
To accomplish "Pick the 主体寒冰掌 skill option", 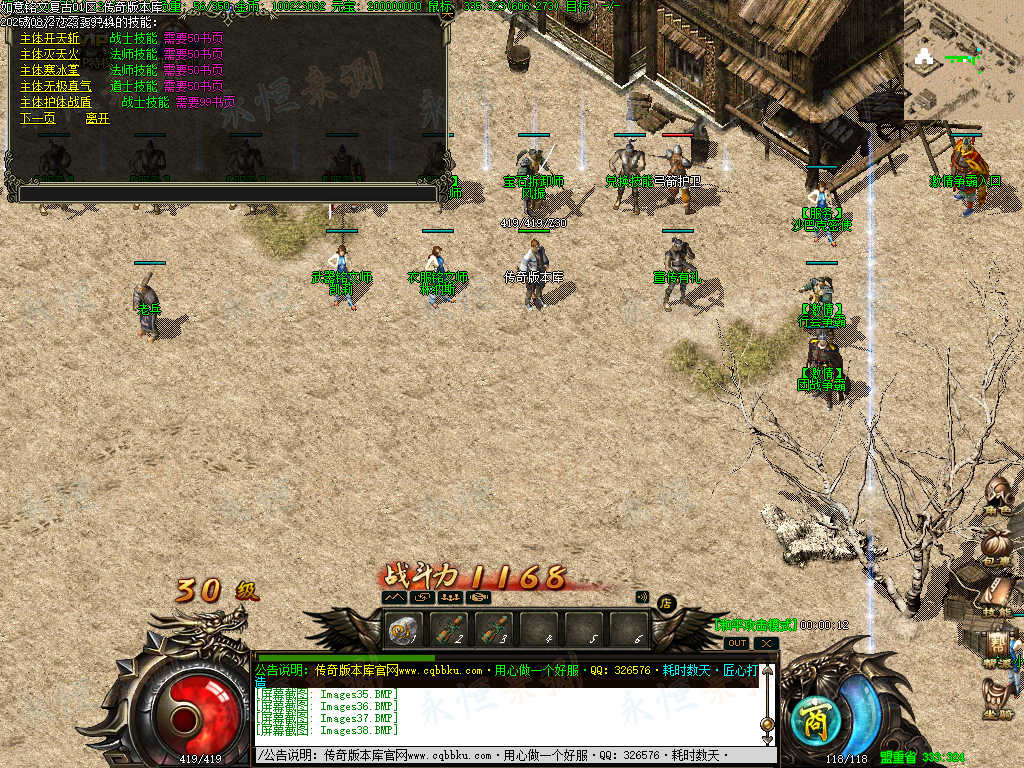I will (49, 70).
